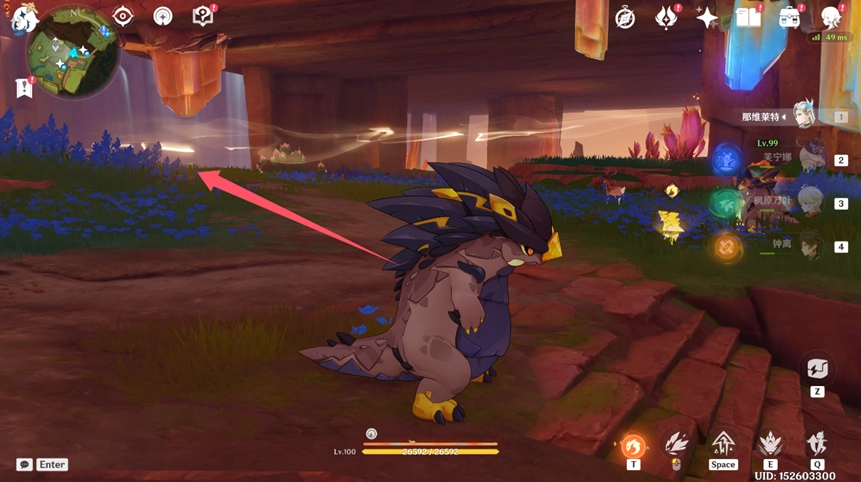Trigger the lightning gadget icon above Z
Viewport: 861px width, 482px height.
(x=817, y=368)
